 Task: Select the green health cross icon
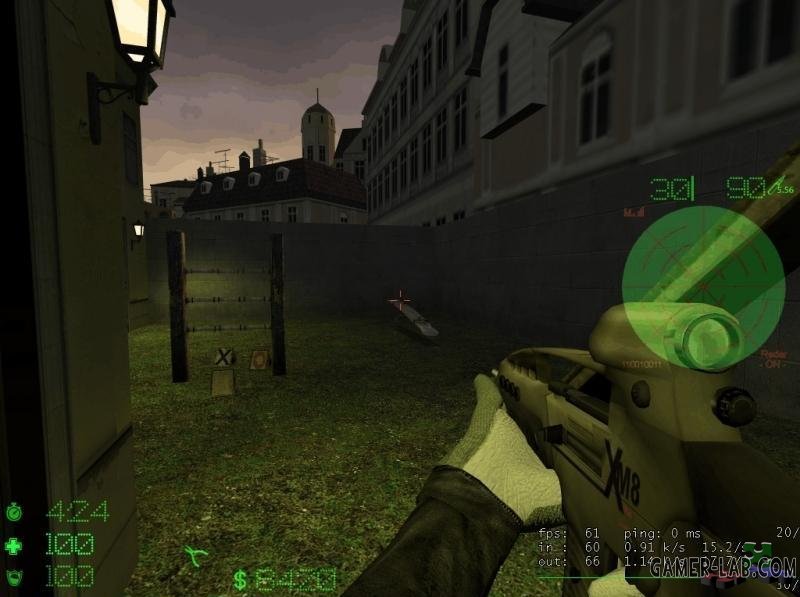[13, 545]
